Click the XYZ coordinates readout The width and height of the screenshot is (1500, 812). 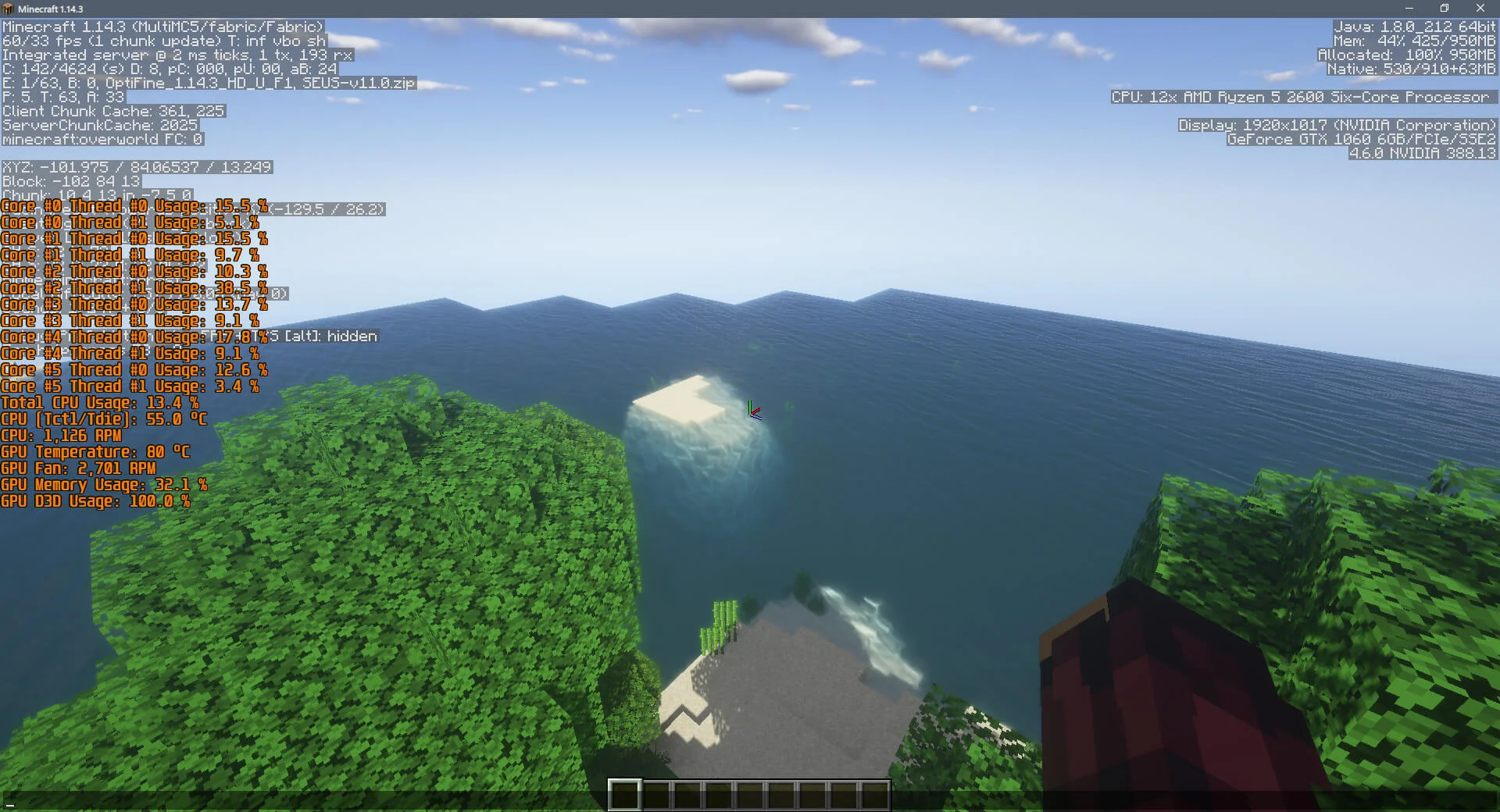coord(137,166)
